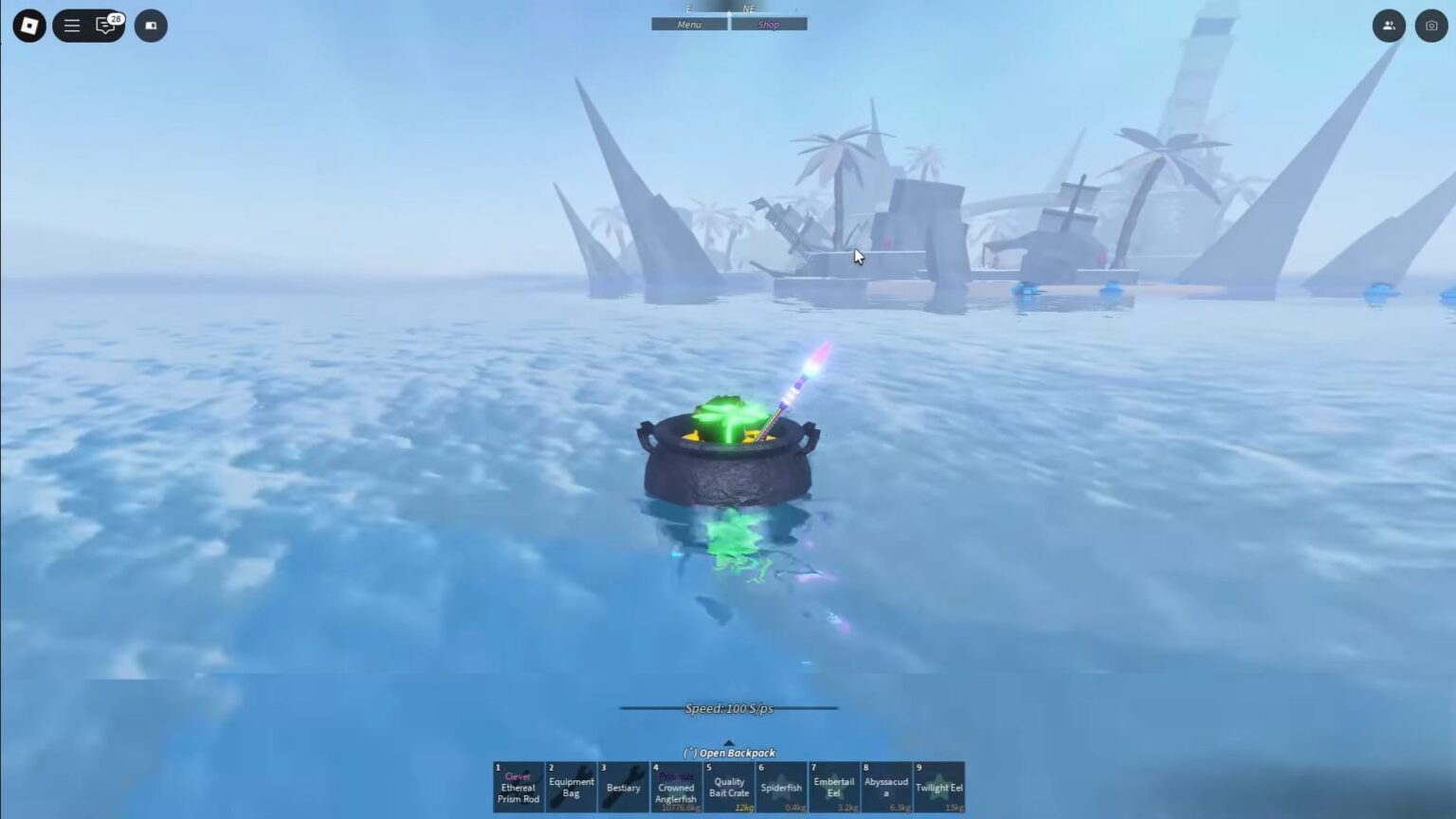This screenshot has width=1456, height=819.
Task: Open the screenshot camera panel top right
Action: click(1430, 26)
